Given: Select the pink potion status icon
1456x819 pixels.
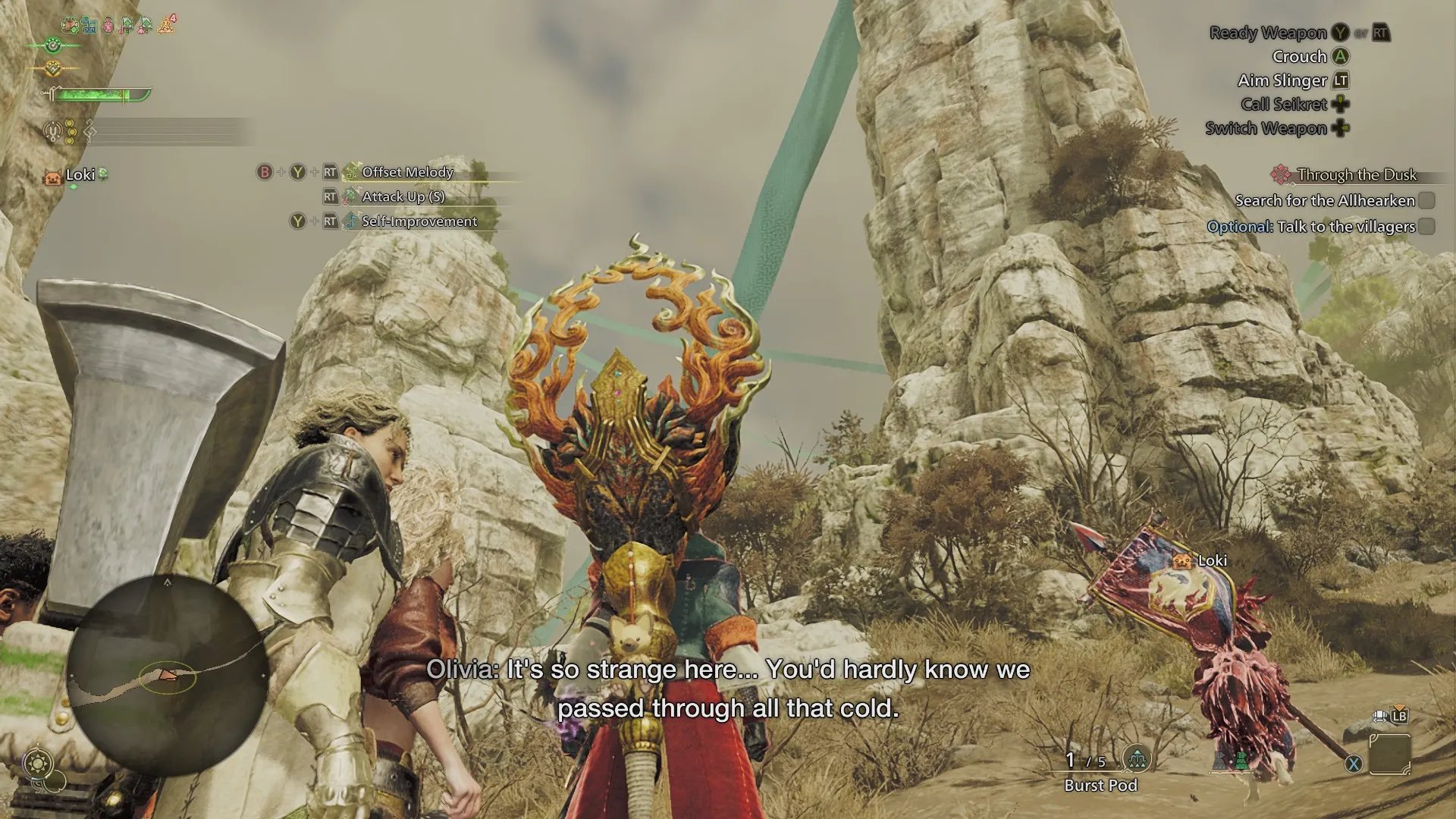Looking at the screenshot, I should coord(108,26).
